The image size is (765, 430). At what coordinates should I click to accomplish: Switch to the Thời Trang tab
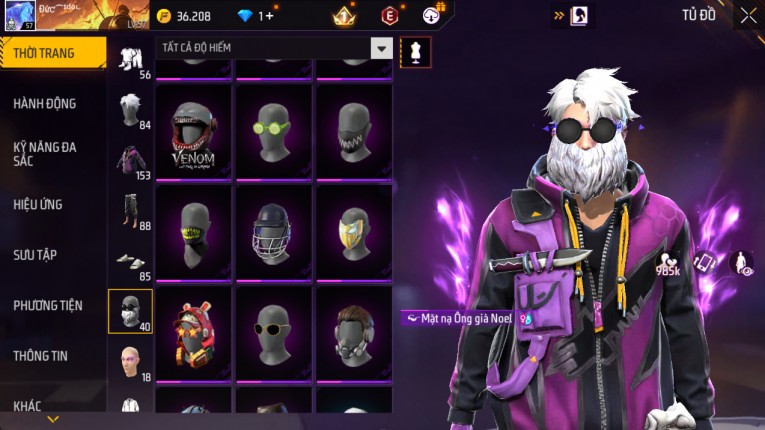(52, 53)
